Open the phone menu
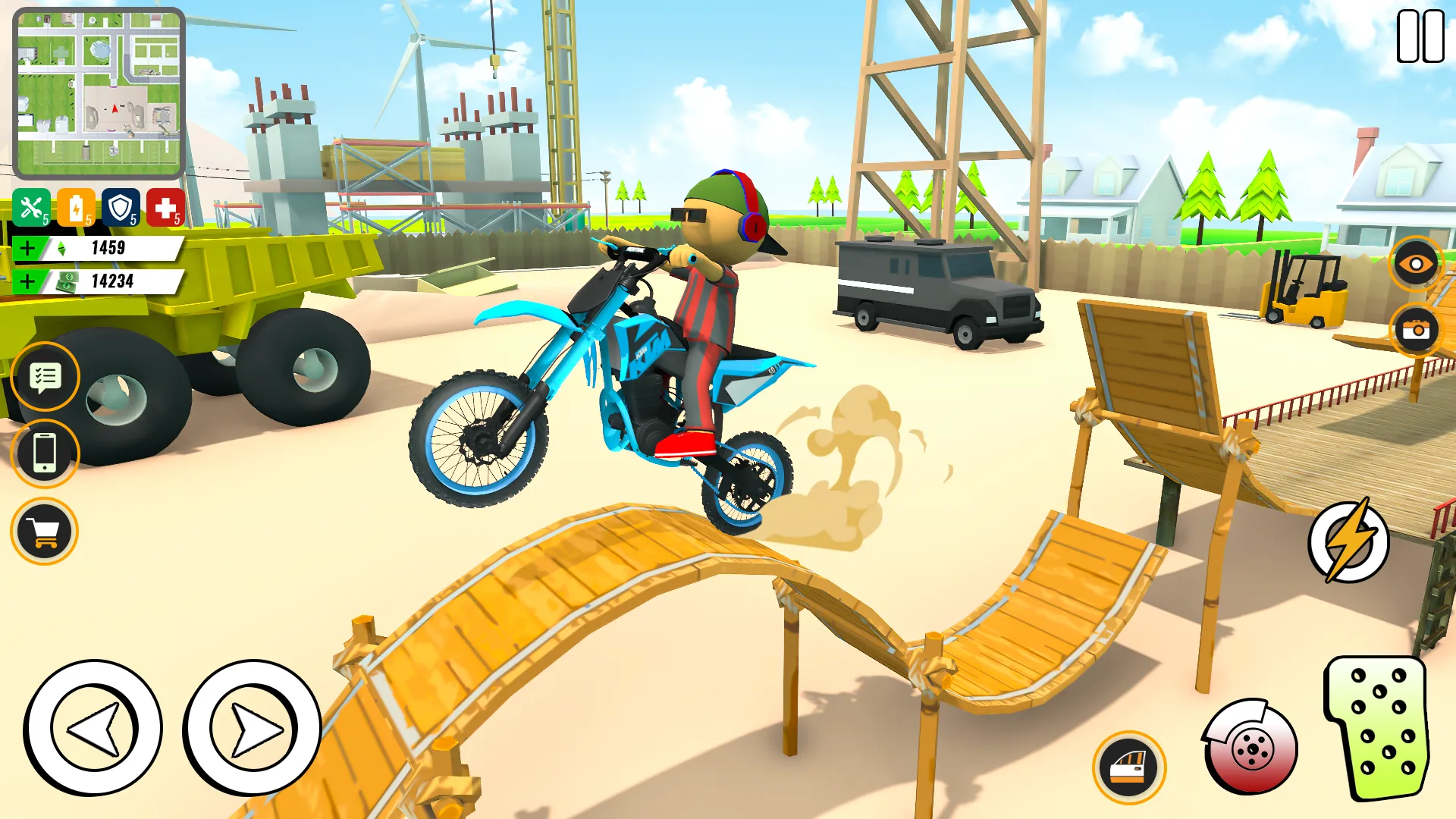The height and width of the screenshot is (819, 1456). [x=45, y=454]
